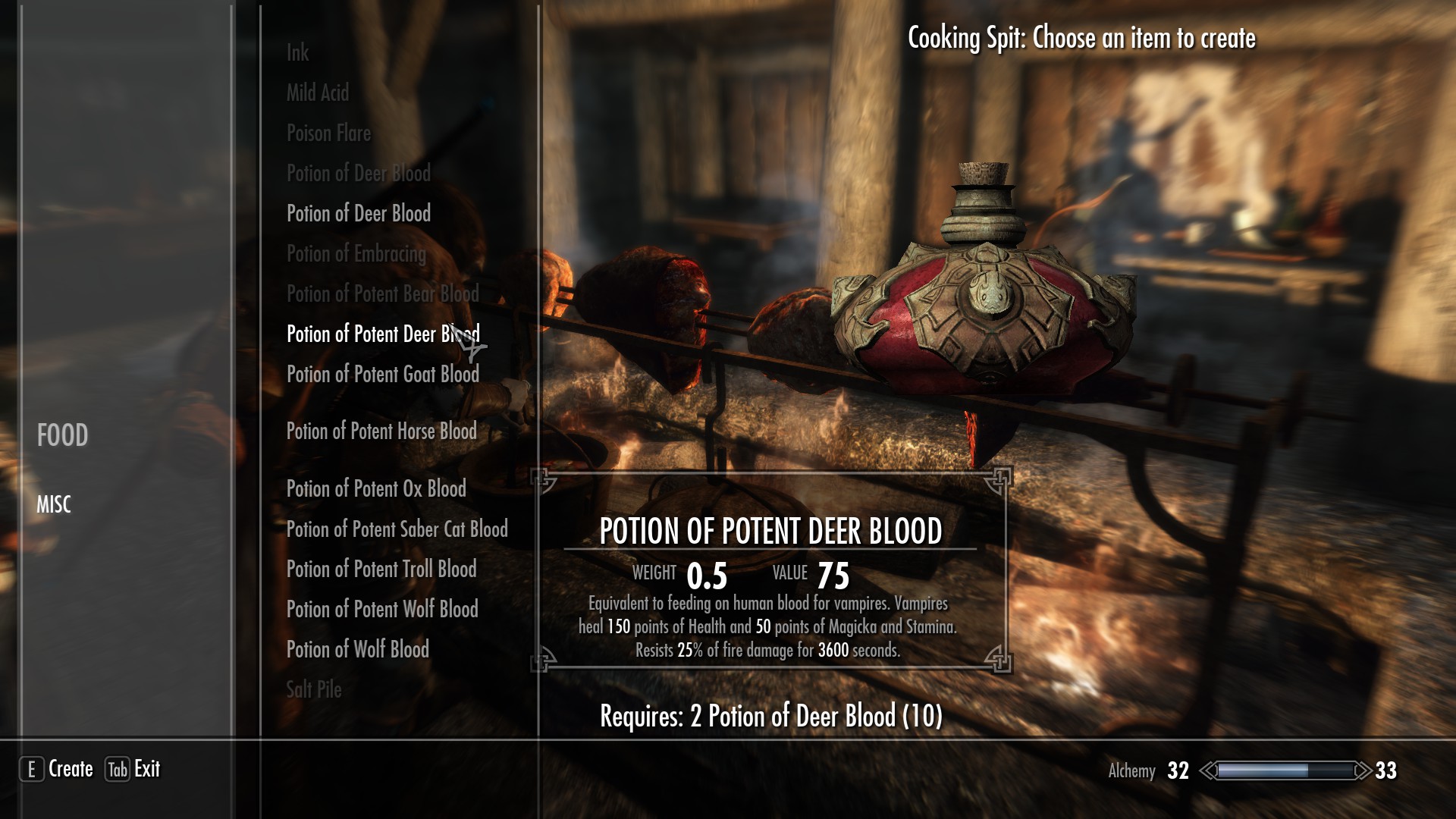Choose the Salt Pile recipe
Viewport: 1456px width, 819px height.
314,690
